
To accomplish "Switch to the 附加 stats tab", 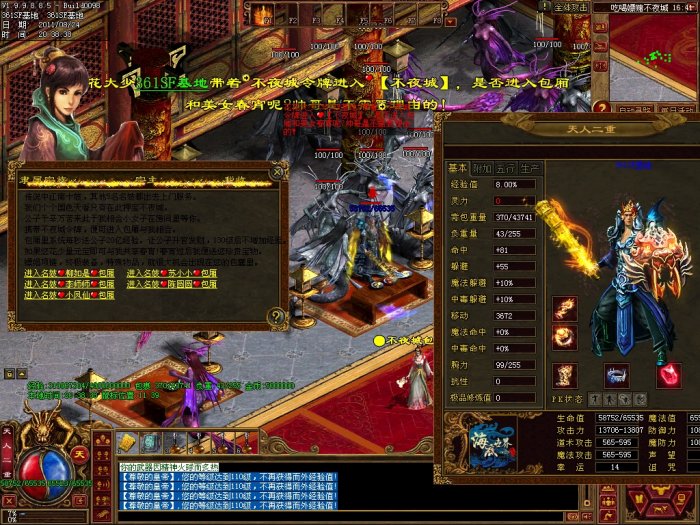I will pos(481,168).
